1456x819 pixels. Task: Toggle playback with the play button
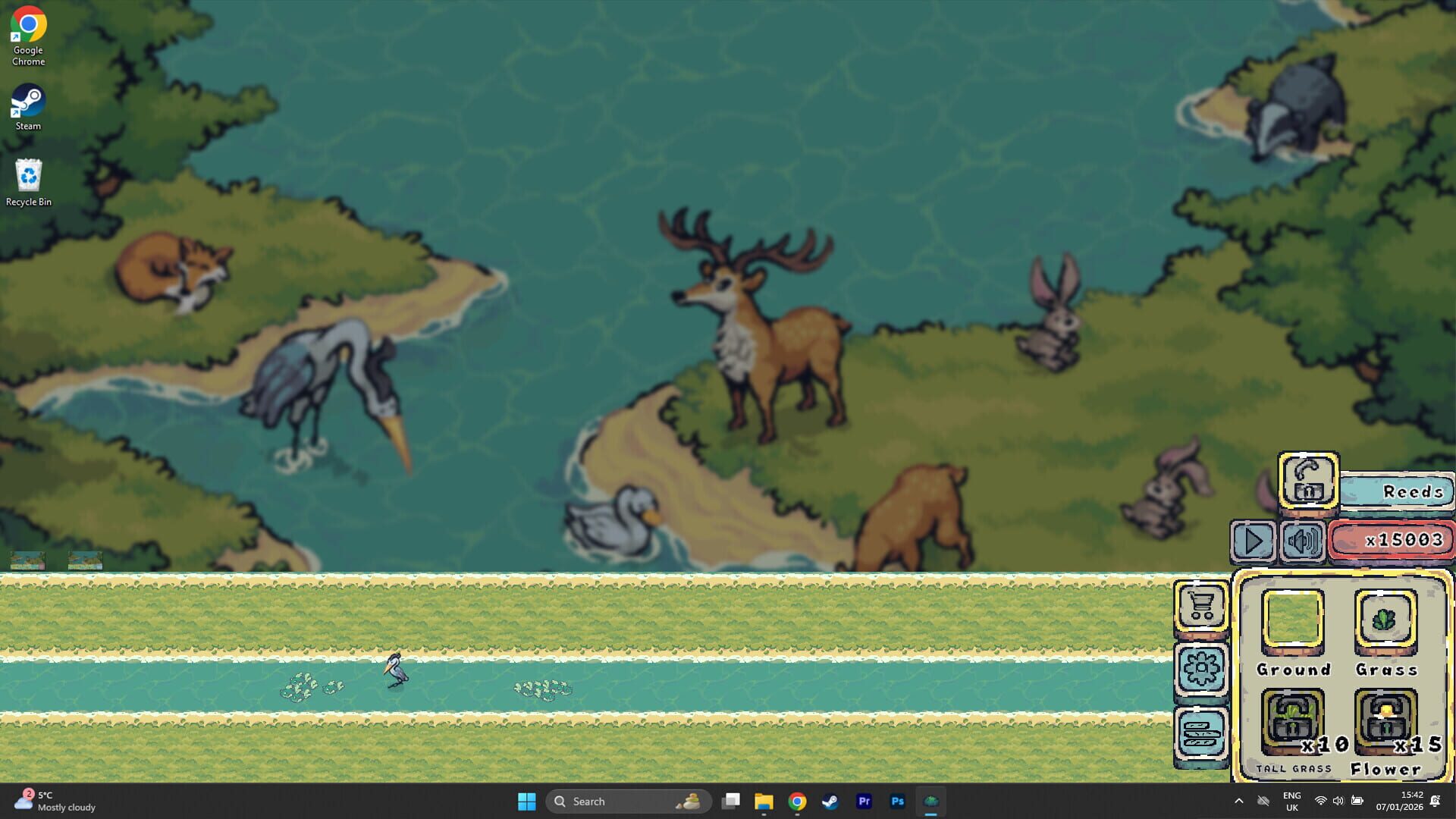(x=1253, y=541)
